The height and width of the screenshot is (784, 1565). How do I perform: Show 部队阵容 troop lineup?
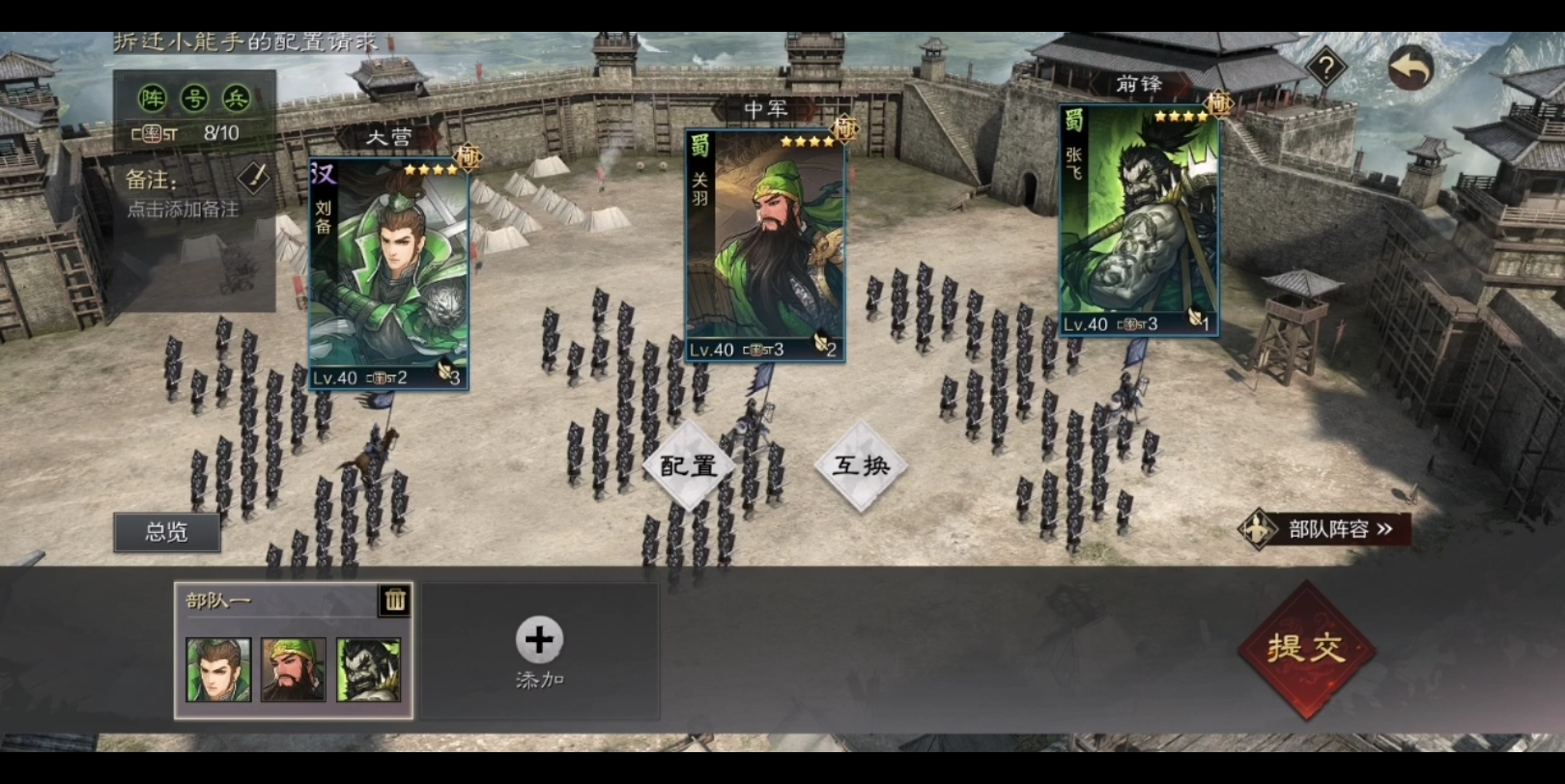[1327, 529]
